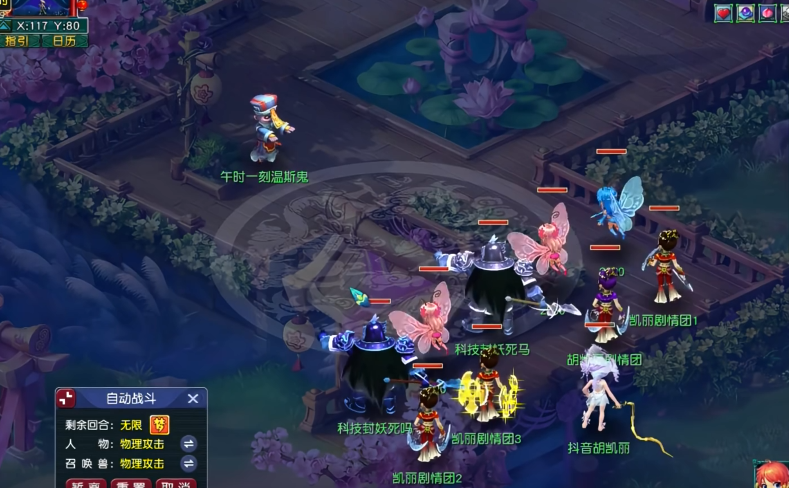Click the purple orb status icon
The height and width of the screenshot is (488, 789).
click(746, 13)
